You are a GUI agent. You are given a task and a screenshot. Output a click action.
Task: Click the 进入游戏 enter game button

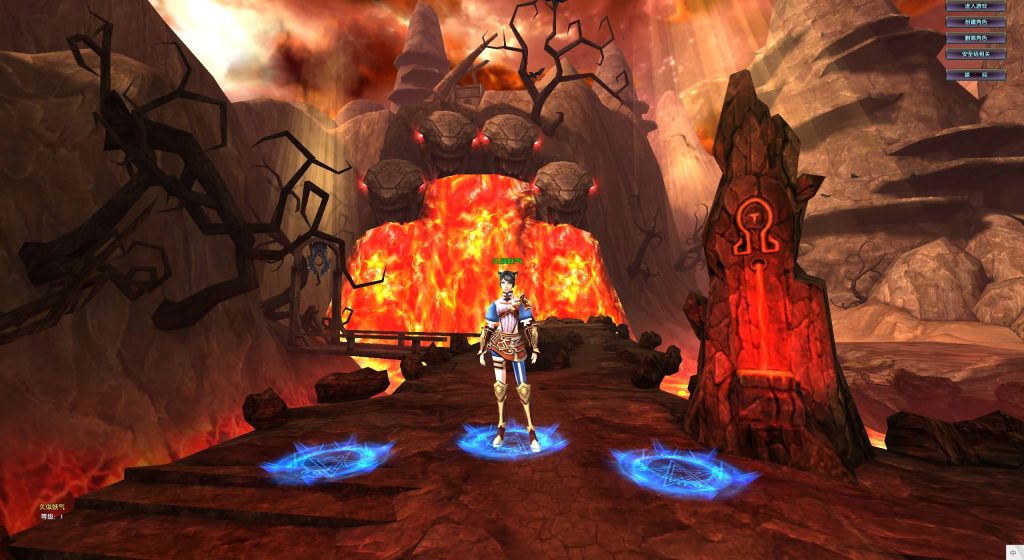tap(975, 6)
